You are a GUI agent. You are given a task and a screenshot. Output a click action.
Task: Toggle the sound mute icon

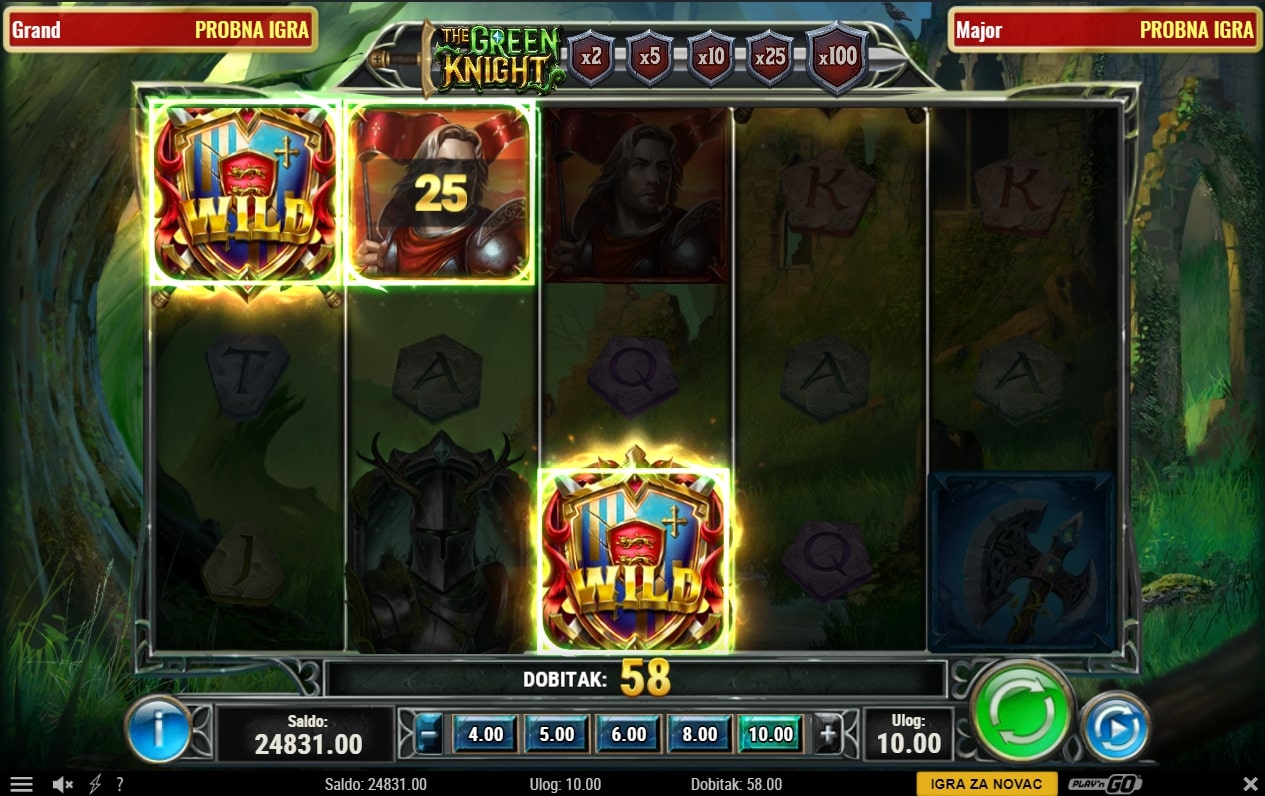(63, 785)
